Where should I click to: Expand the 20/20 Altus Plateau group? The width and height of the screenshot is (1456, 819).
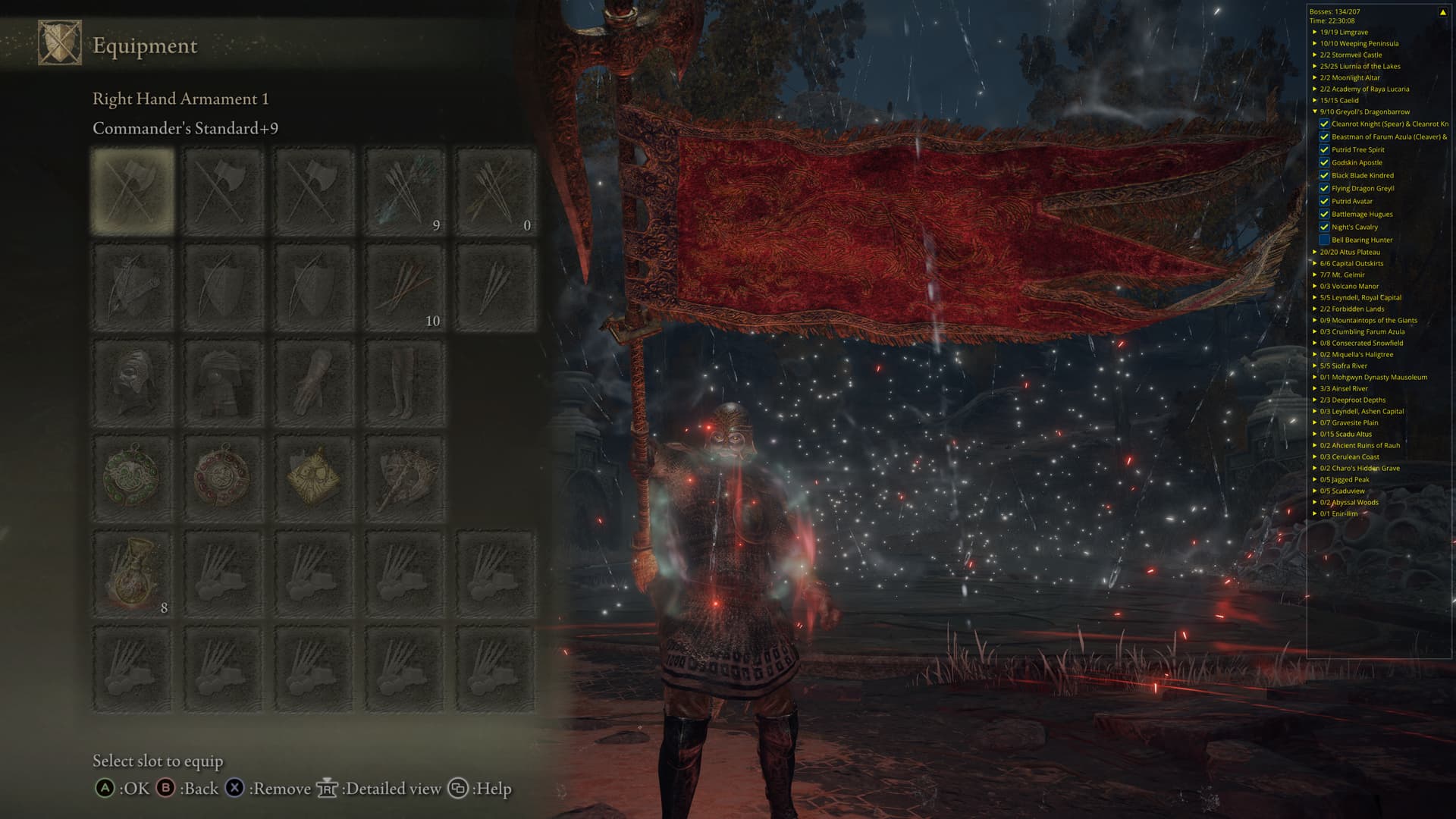click(x=1315, y=252)
